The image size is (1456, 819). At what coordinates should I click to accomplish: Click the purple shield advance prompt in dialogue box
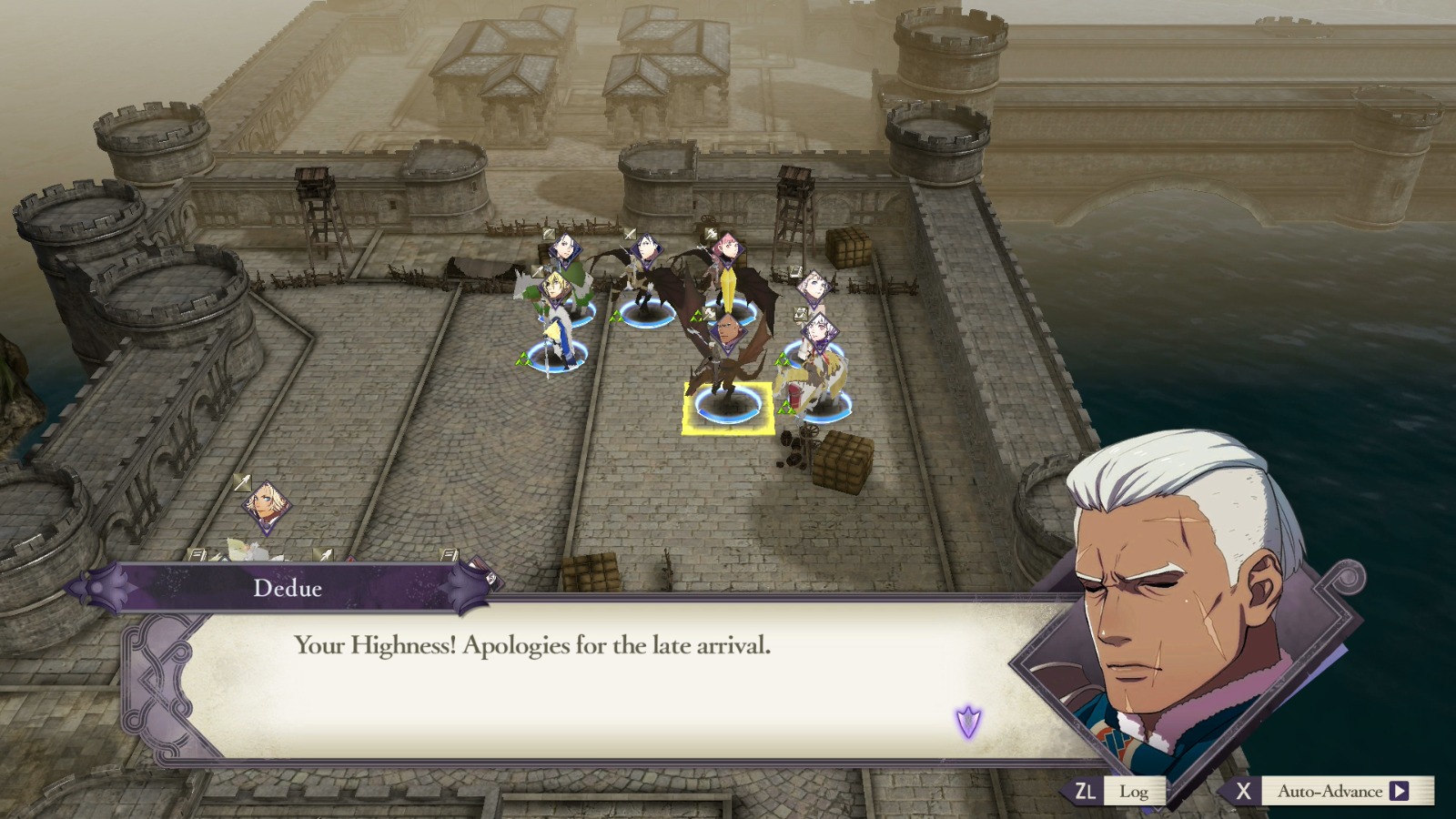(x=967, y=721)
